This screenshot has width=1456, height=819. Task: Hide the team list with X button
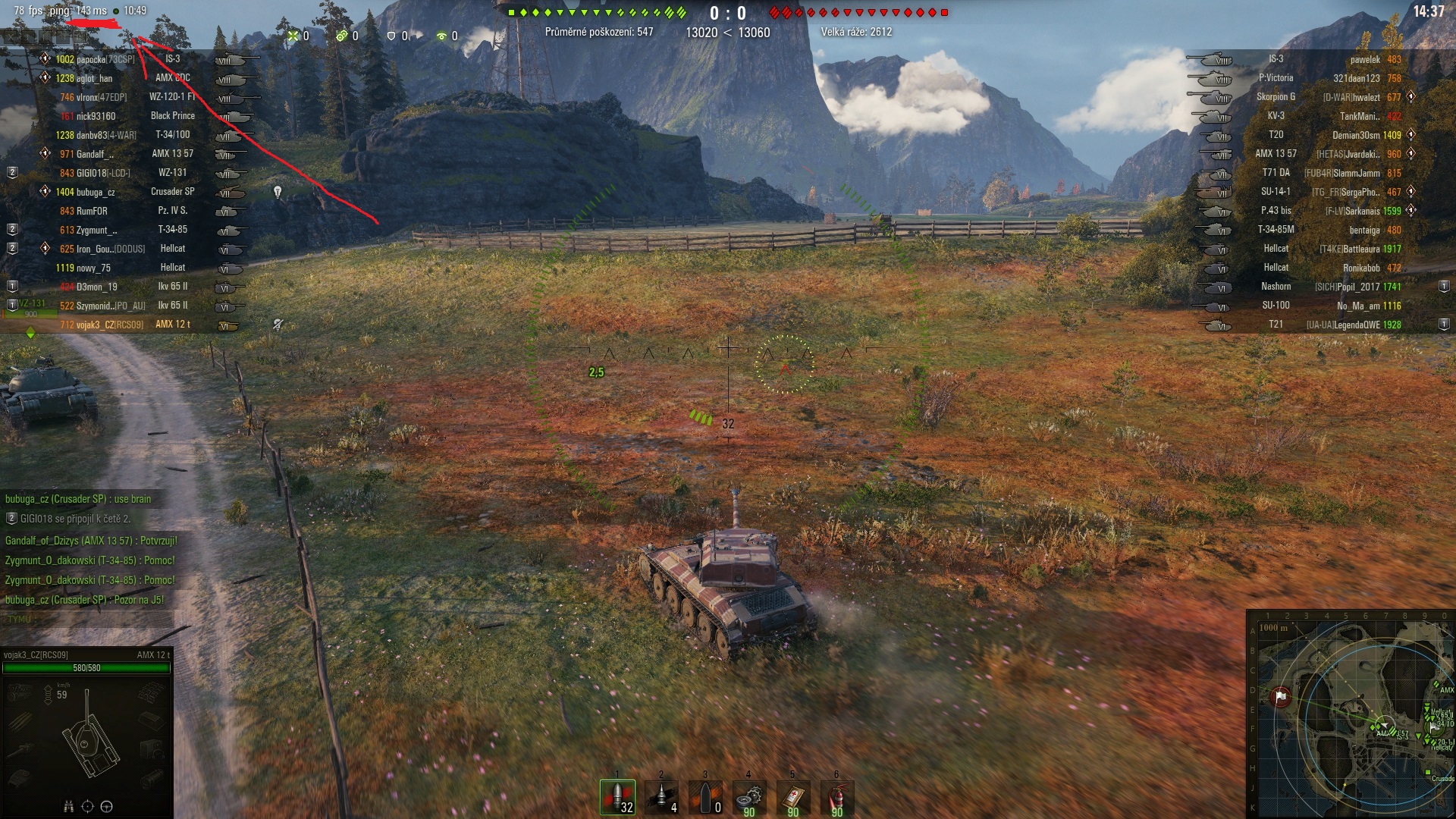tap(11, 36)
